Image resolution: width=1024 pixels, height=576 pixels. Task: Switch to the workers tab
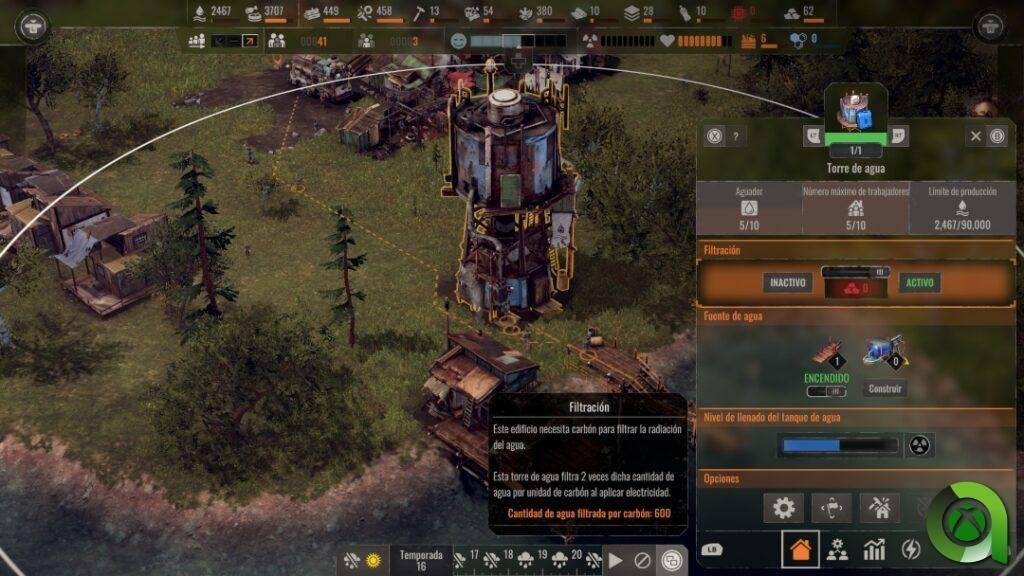pyautogui.click(x=837, y=549)
